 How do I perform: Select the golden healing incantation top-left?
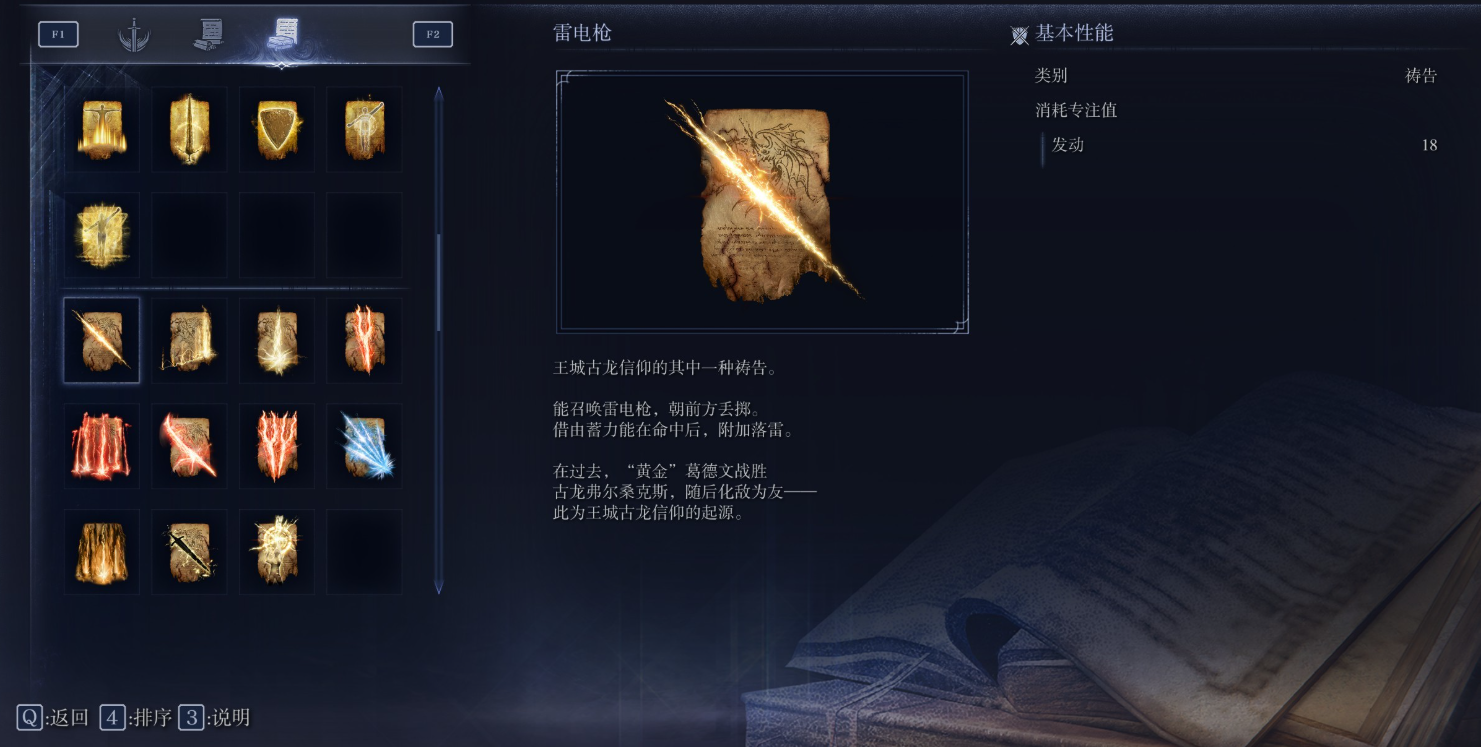point(101,129)
